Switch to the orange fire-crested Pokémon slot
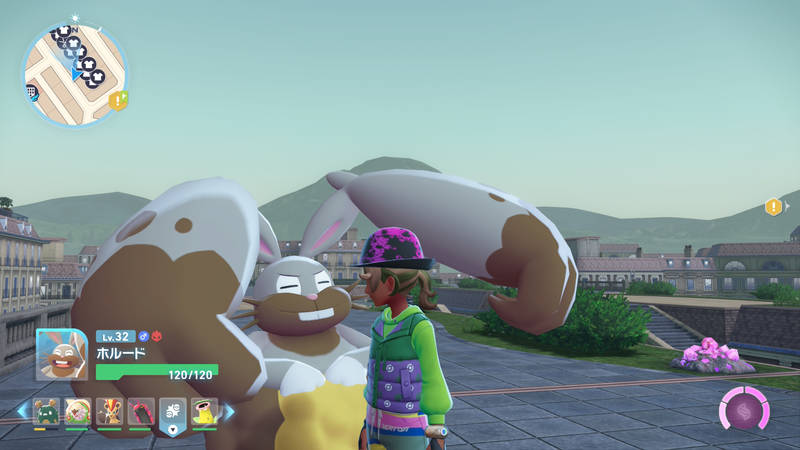The image size is (800, 450). (x=109, y=411)
